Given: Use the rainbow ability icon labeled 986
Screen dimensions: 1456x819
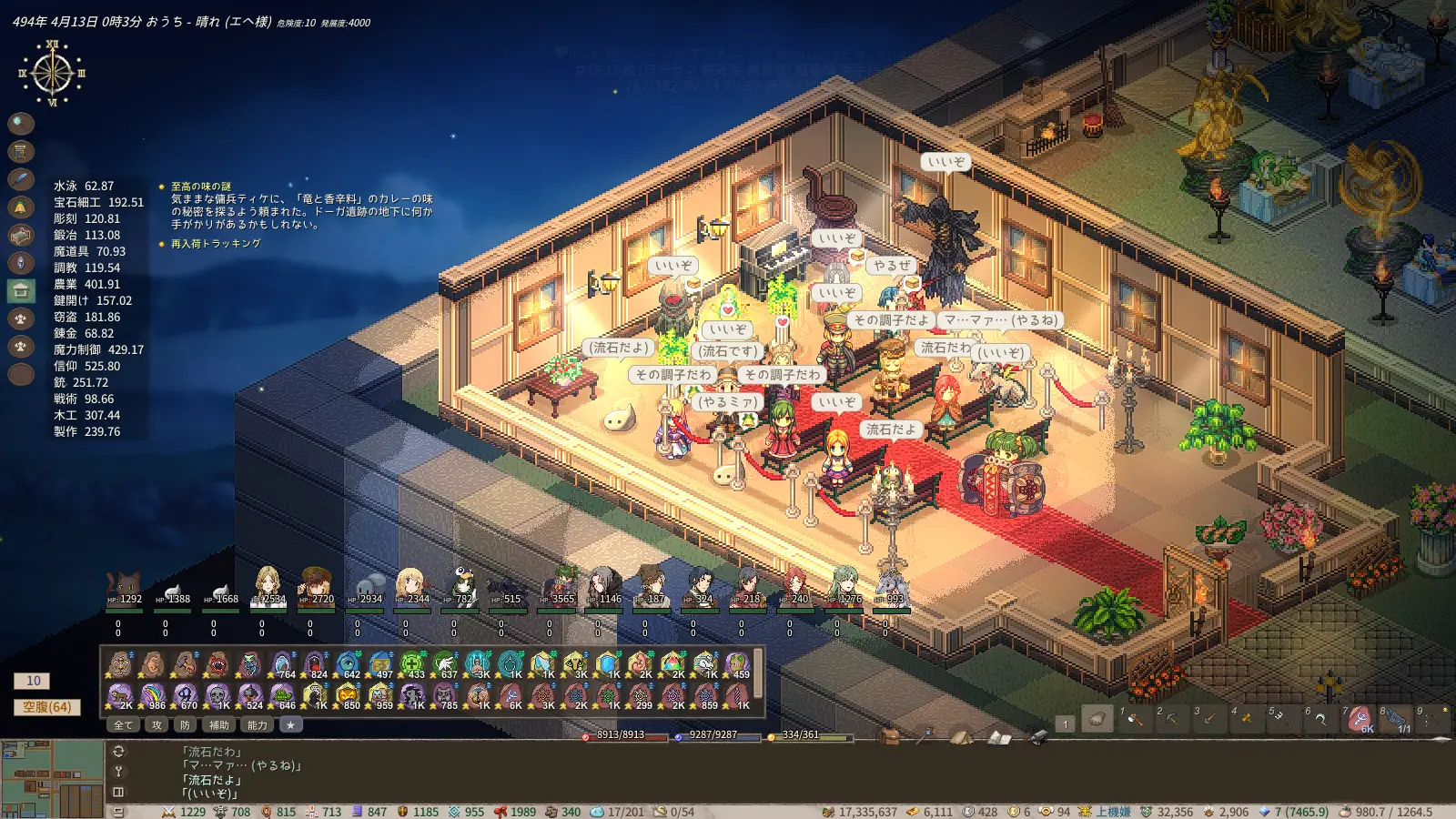Looking at the screenshot, I should coord(152,696).
